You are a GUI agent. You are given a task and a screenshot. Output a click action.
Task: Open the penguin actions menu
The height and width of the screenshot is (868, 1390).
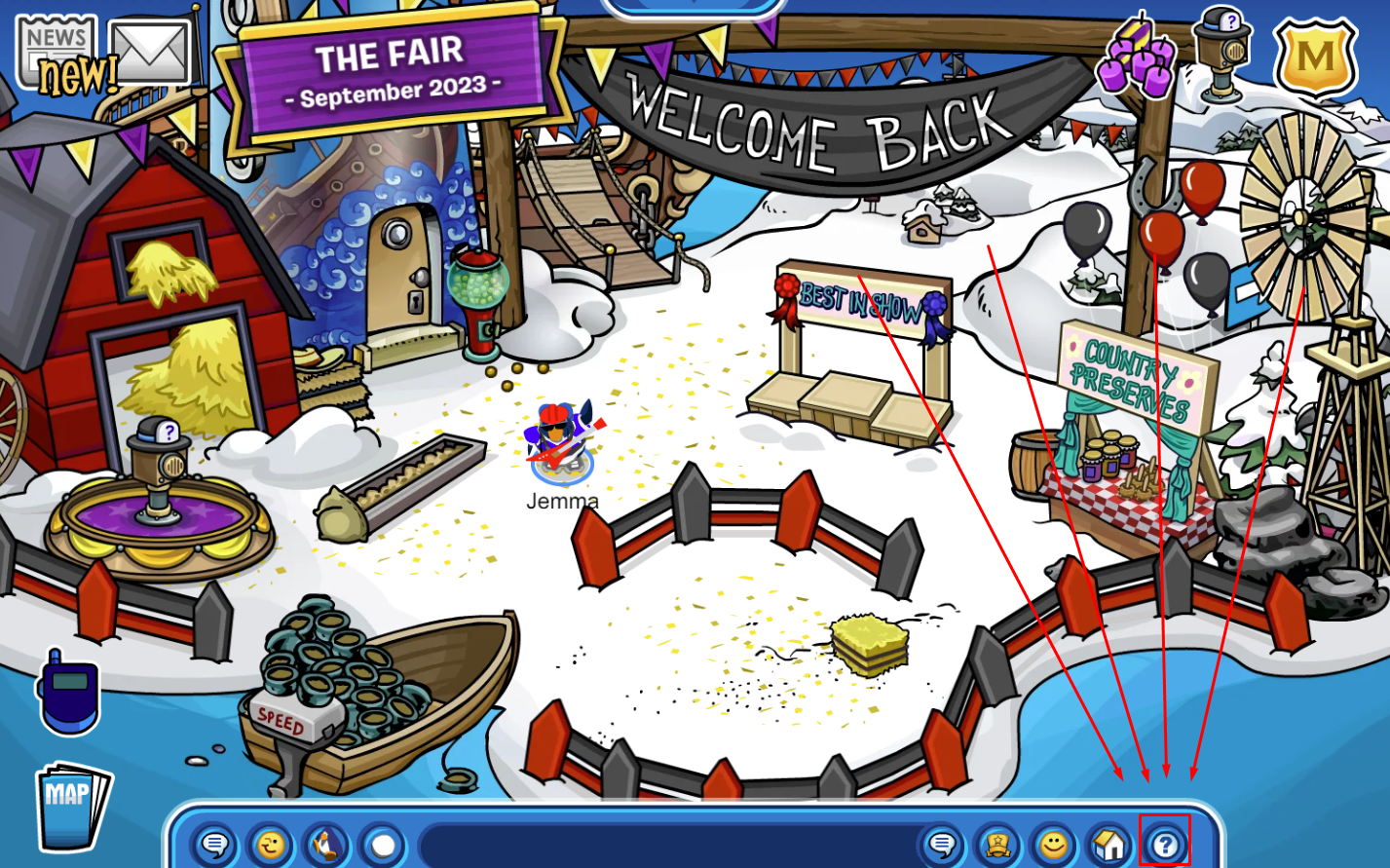click(327, 845)
